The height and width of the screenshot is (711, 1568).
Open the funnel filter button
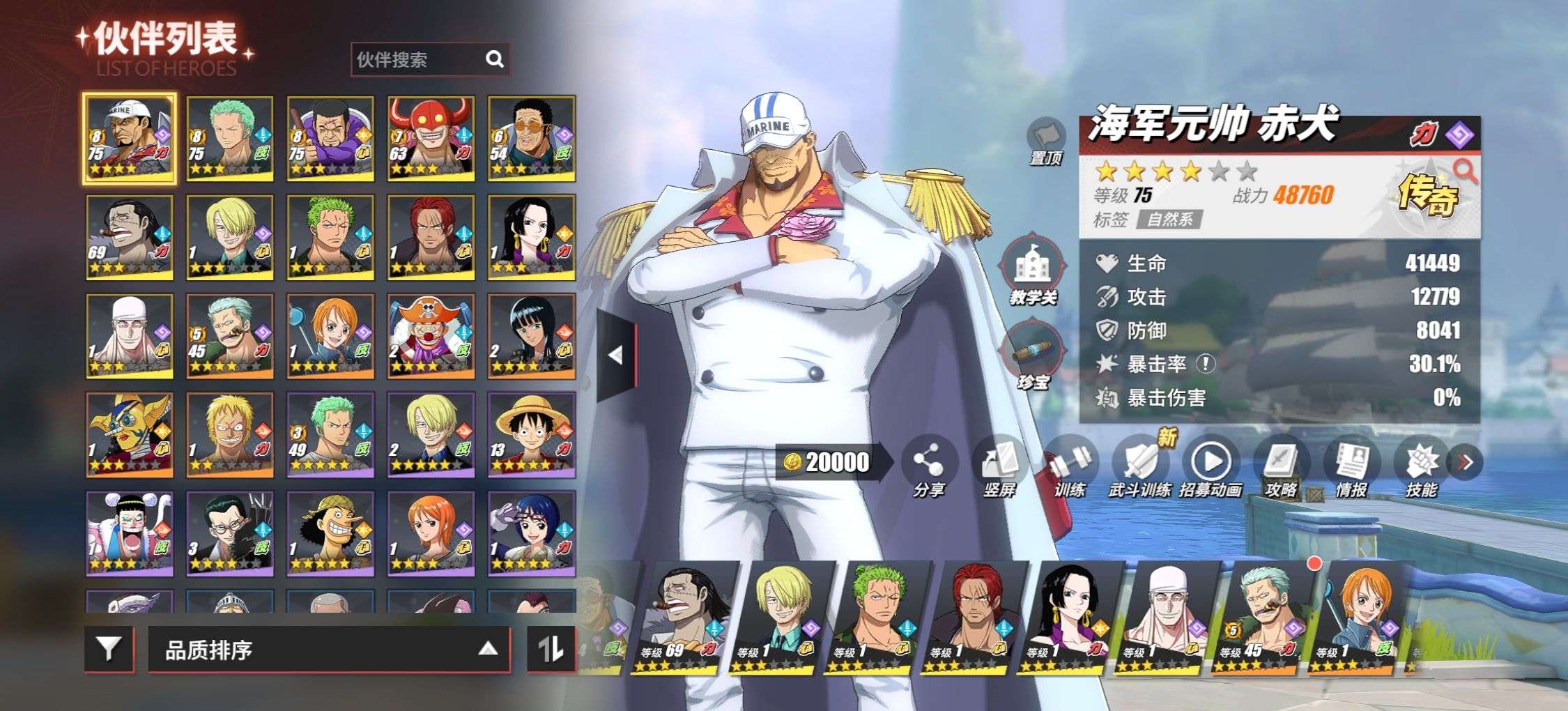pyautogui.click(x=108, y=649)
